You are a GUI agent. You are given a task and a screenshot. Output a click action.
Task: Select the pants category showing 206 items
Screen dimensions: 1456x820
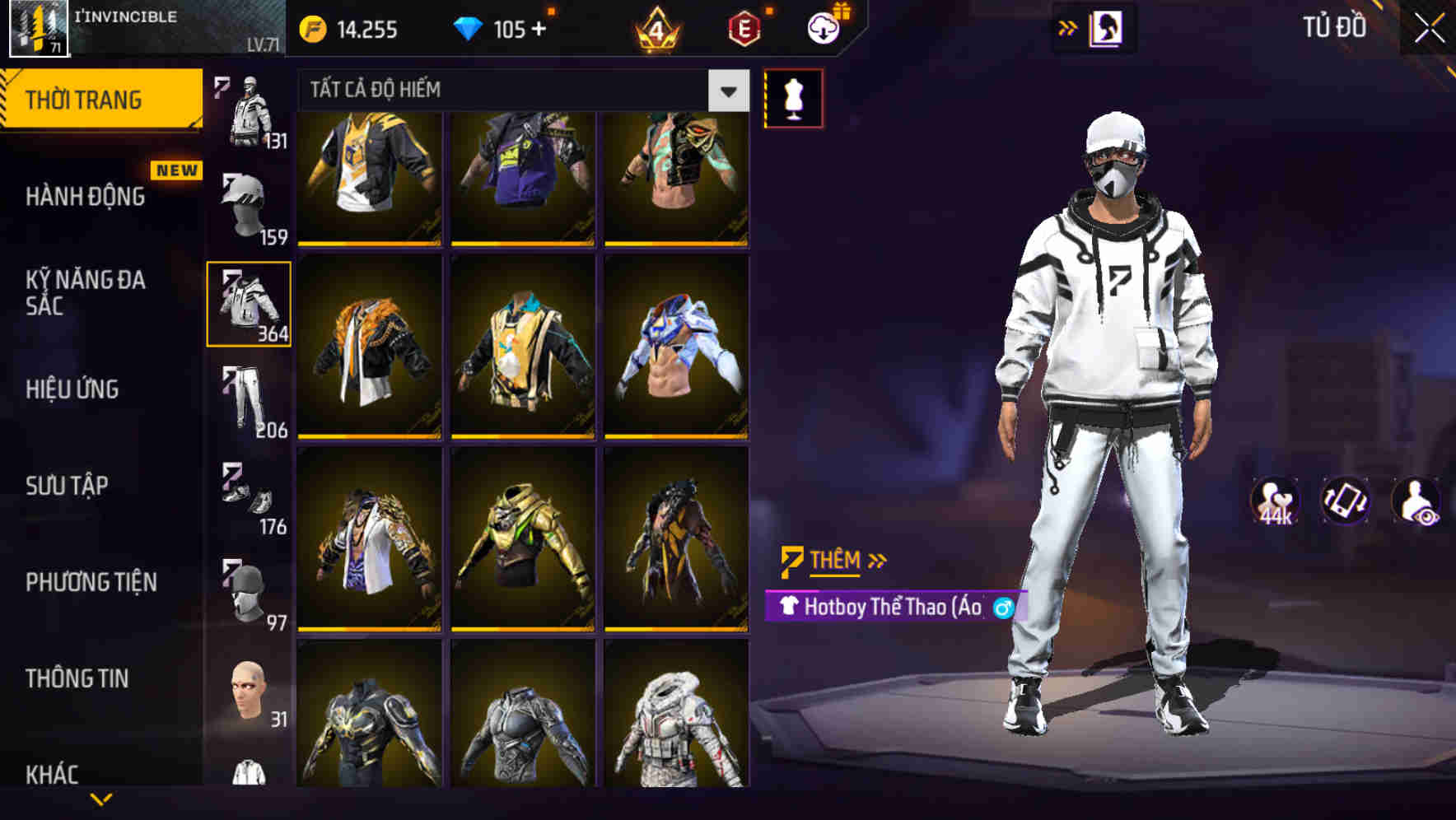click(x=250, y=399)
